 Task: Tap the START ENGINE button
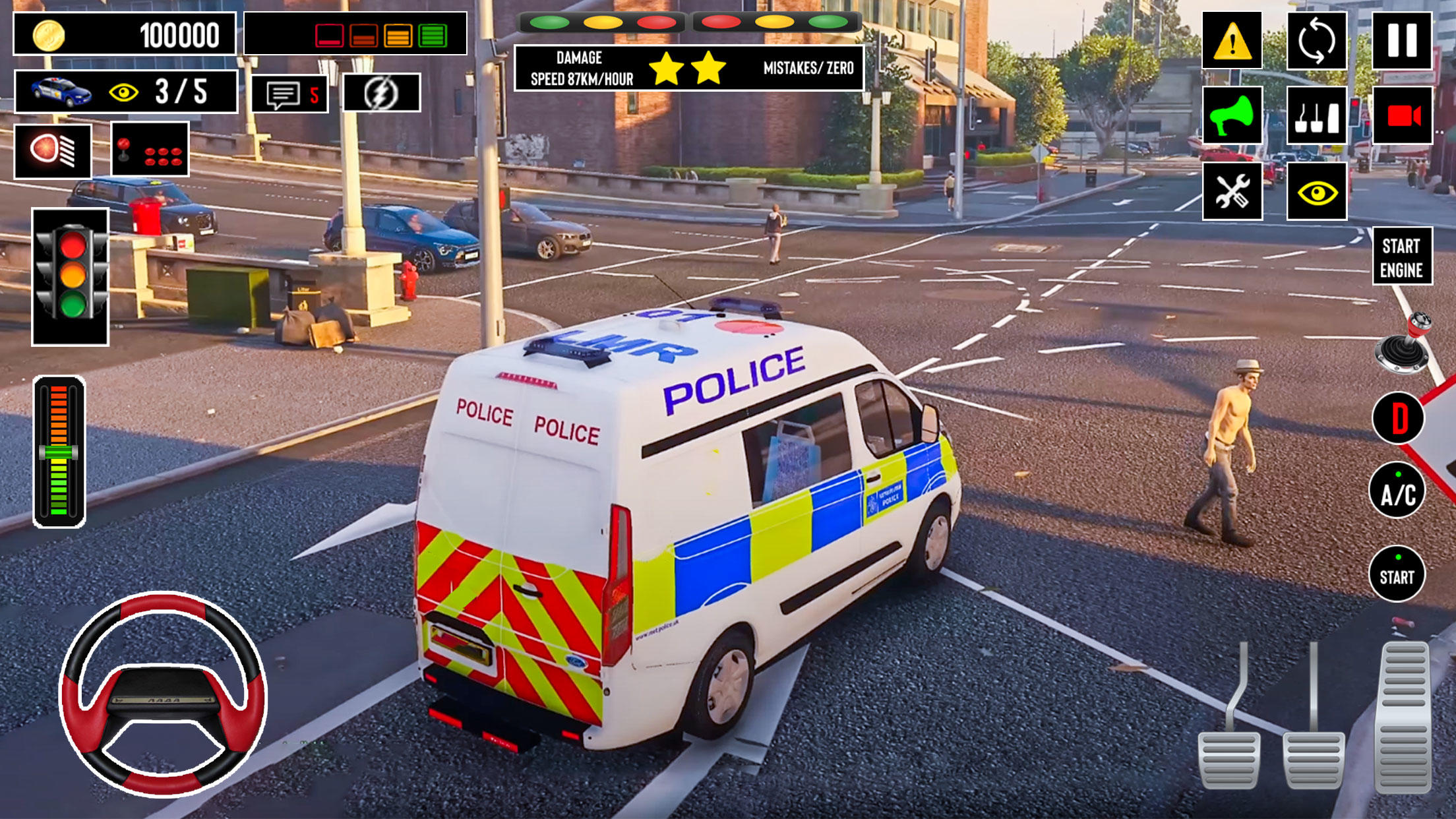(x=1402, y=257)
